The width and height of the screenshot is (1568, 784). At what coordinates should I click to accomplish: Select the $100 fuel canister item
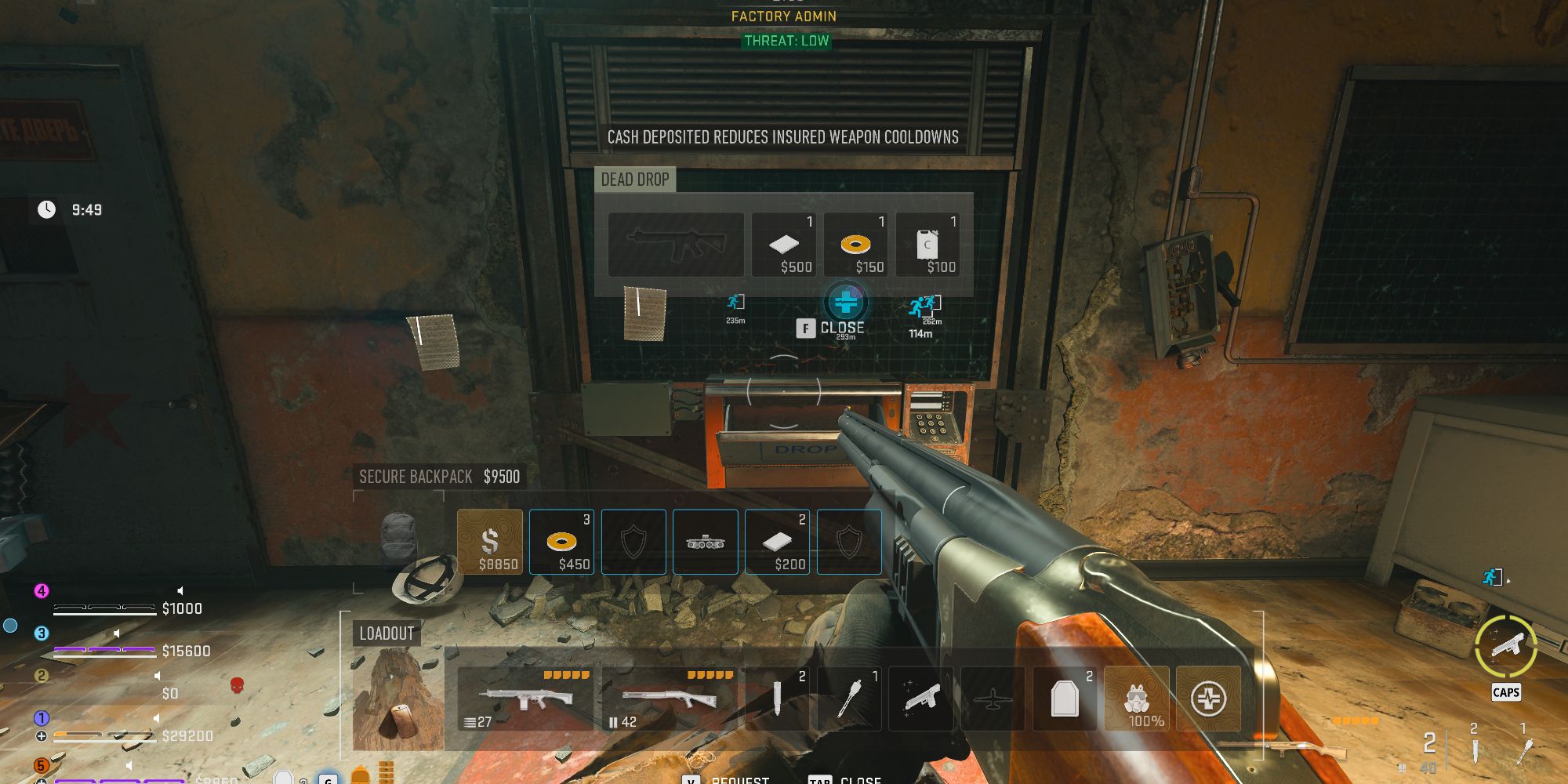pos(931,244)
